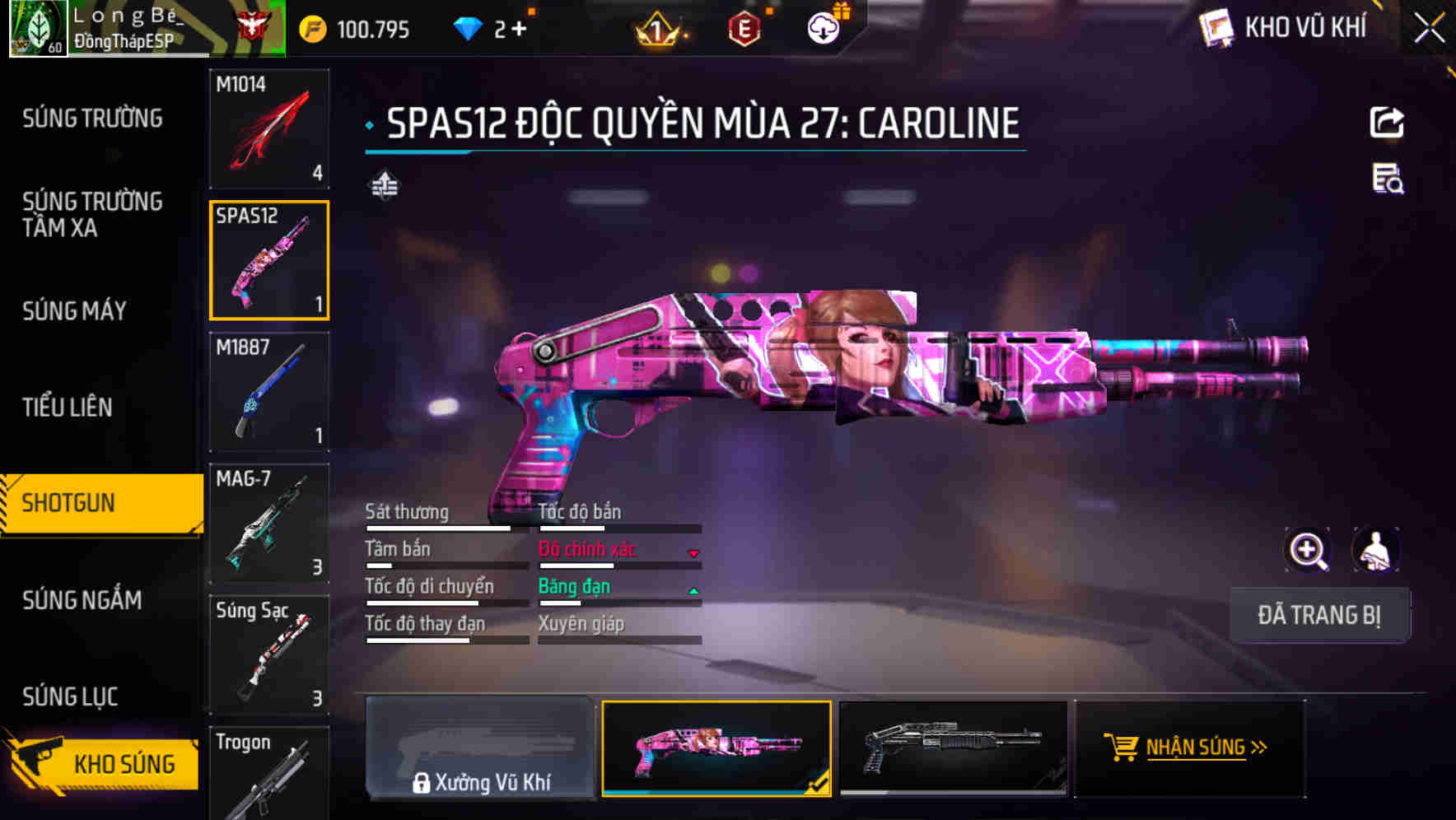Click the magnifier zoom preview icon
1456x820 pixels.
(1308, 549)
